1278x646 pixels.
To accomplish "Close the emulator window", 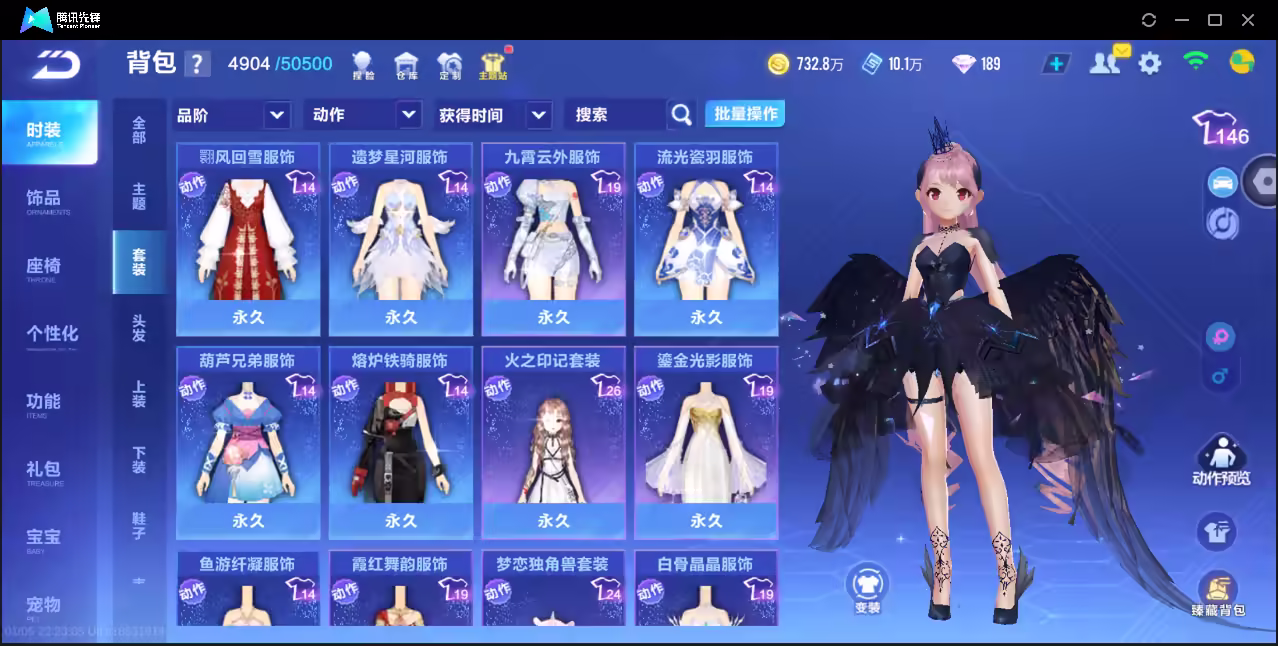I will [x=1248, y=20].
